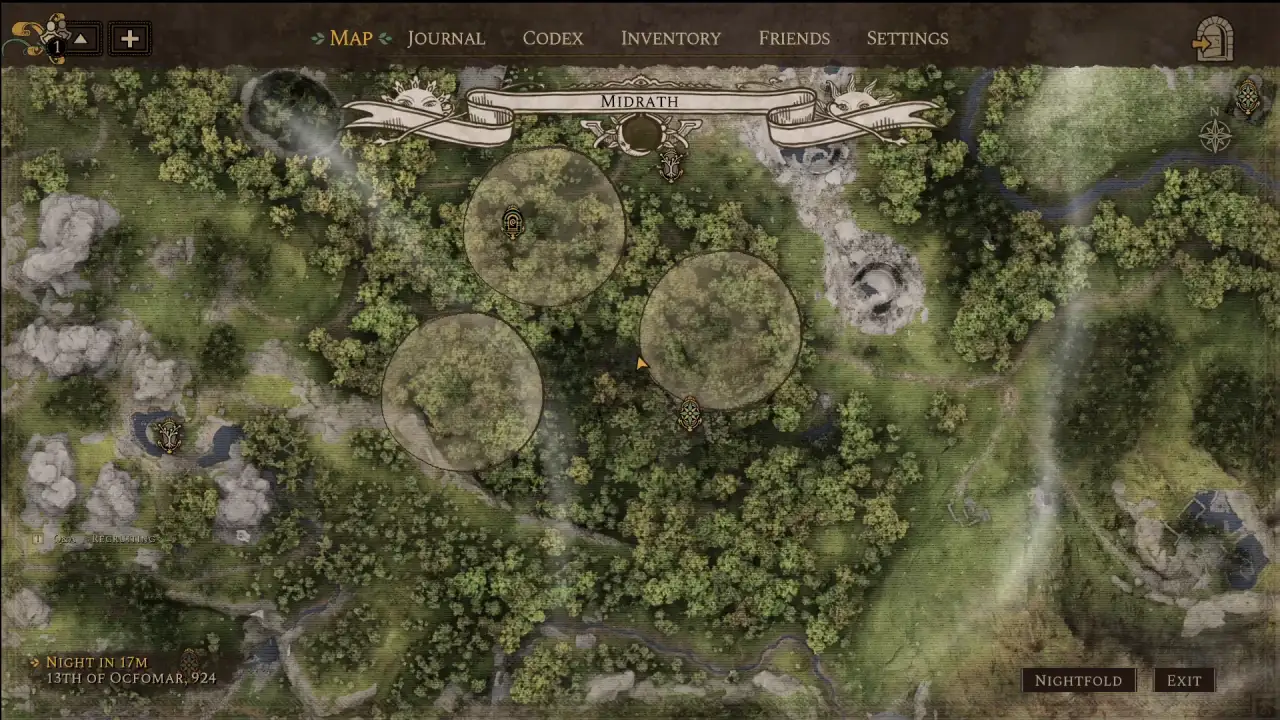Open the Inventory tab
This screenshot has width=1280, height=720.
(670, 38)
